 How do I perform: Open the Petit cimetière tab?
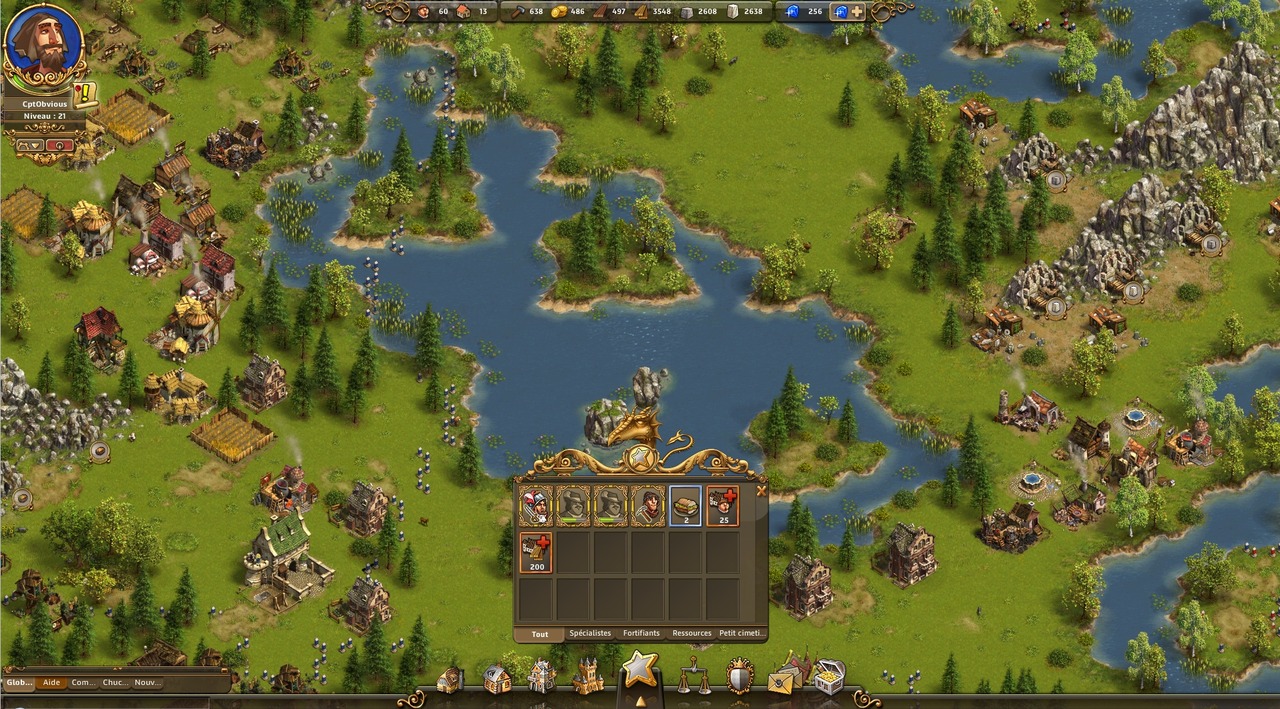(x=742, y=633)
